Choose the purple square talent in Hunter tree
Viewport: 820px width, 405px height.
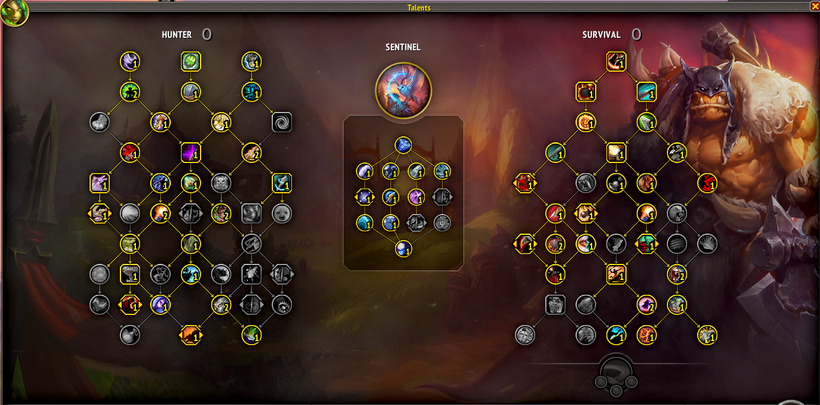tap(190, 152)
